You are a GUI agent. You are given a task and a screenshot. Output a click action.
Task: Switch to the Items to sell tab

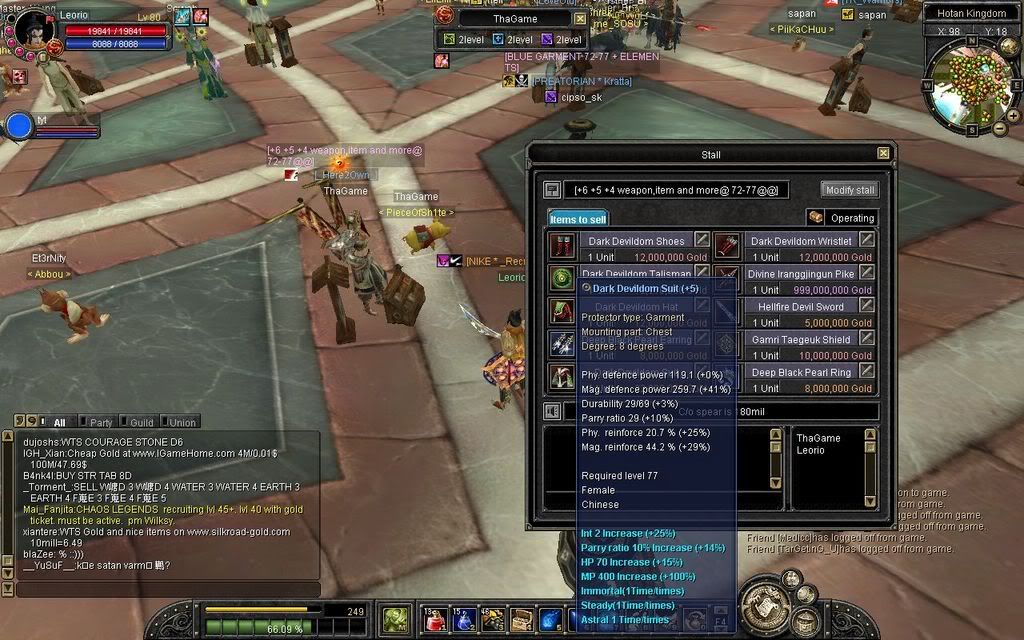pyautogui.click(x=577, y=218)
